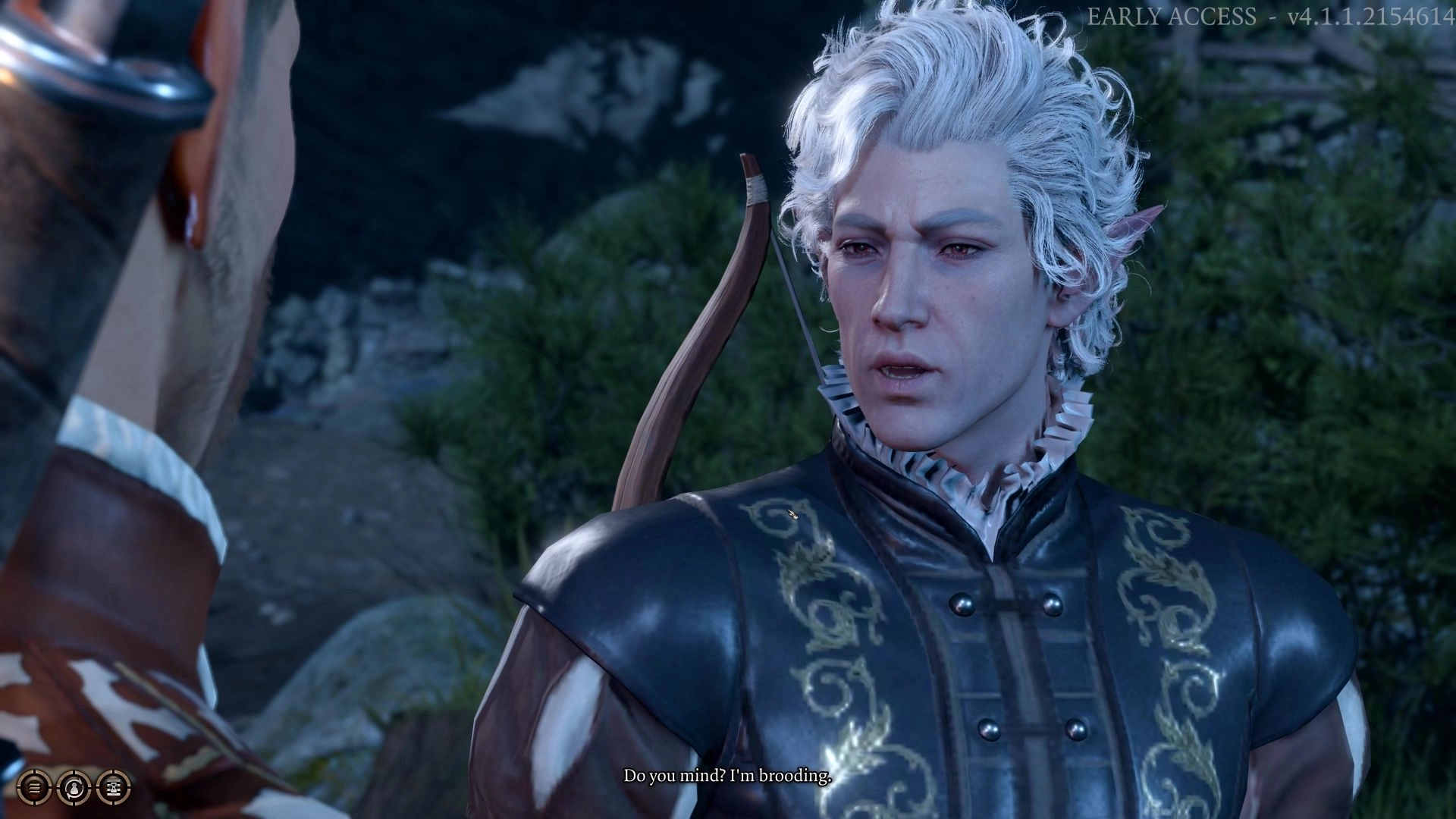Select the character-switch icon with circular arrows
The height and width of the screenshot is (819, 1456).
click(74, 787)
